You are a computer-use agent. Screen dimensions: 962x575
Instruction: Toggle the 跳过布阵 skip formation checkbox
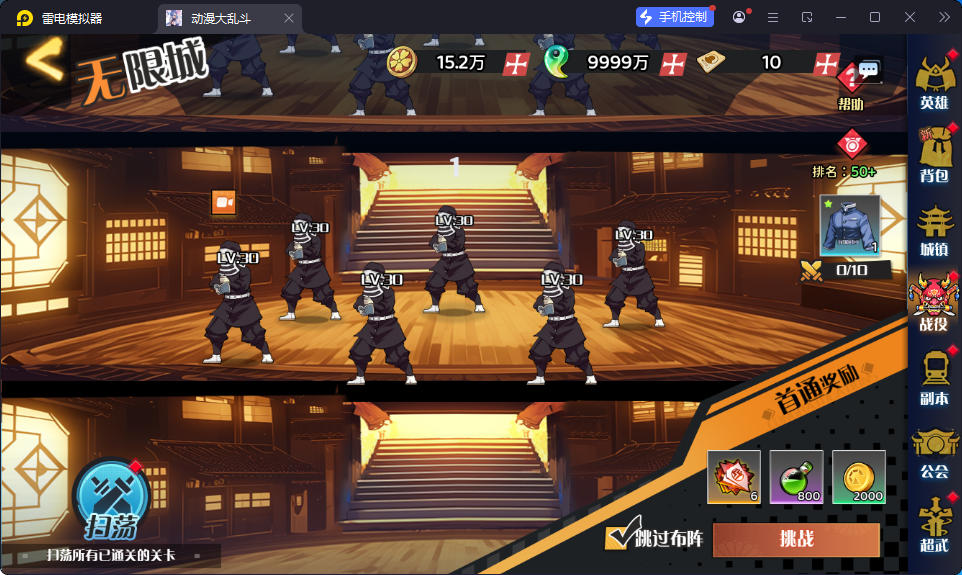tap(618, 538)
